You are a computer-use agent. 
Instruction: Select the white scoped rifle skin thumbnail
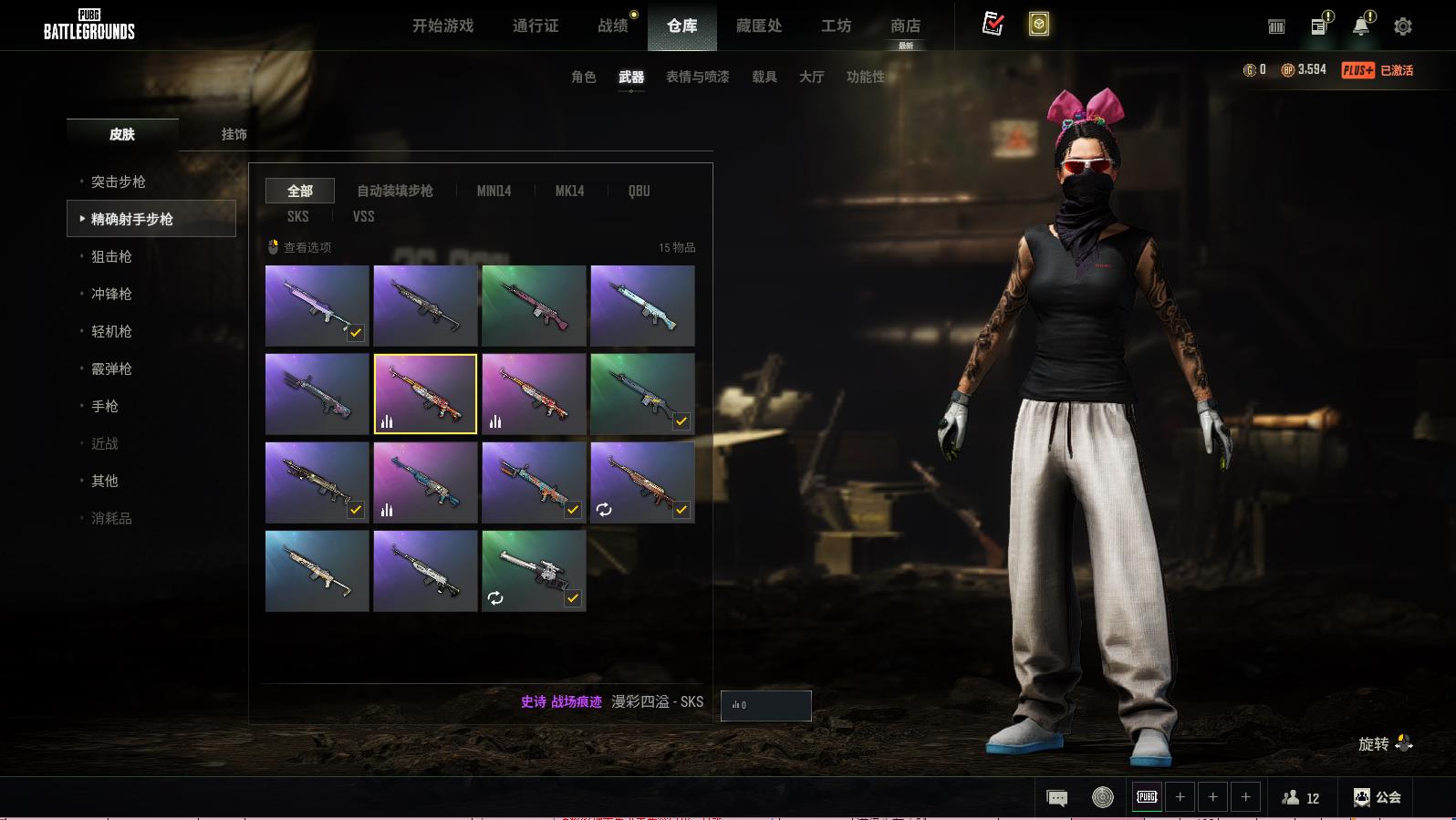534,570
